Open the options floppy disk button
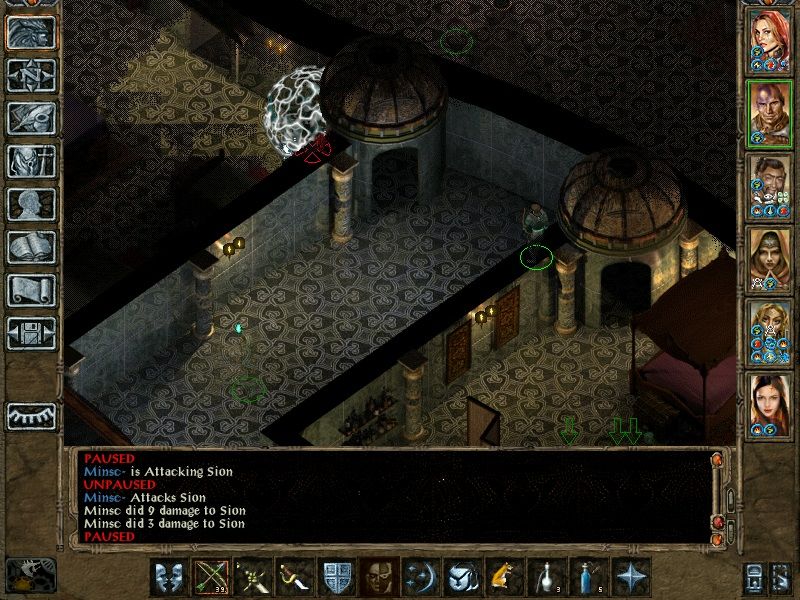 31,333
